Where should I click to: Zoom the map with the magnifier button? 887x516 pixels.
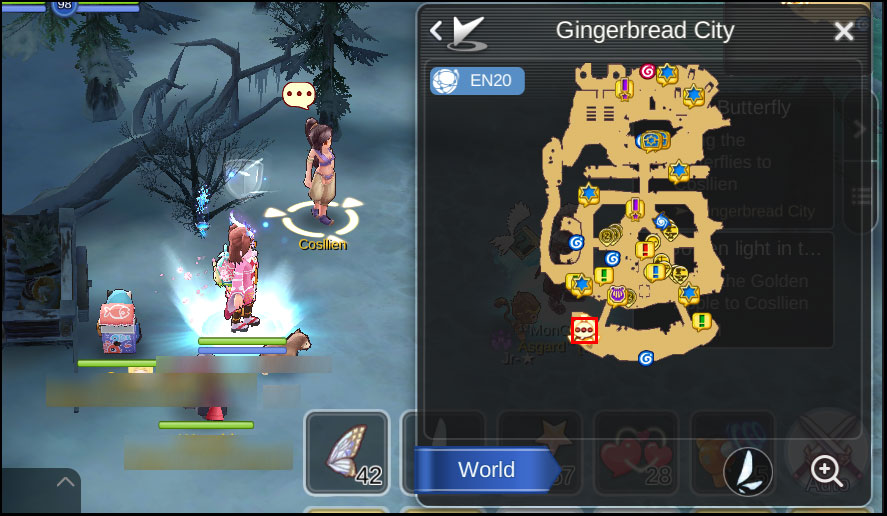click(x=826, y=469)
